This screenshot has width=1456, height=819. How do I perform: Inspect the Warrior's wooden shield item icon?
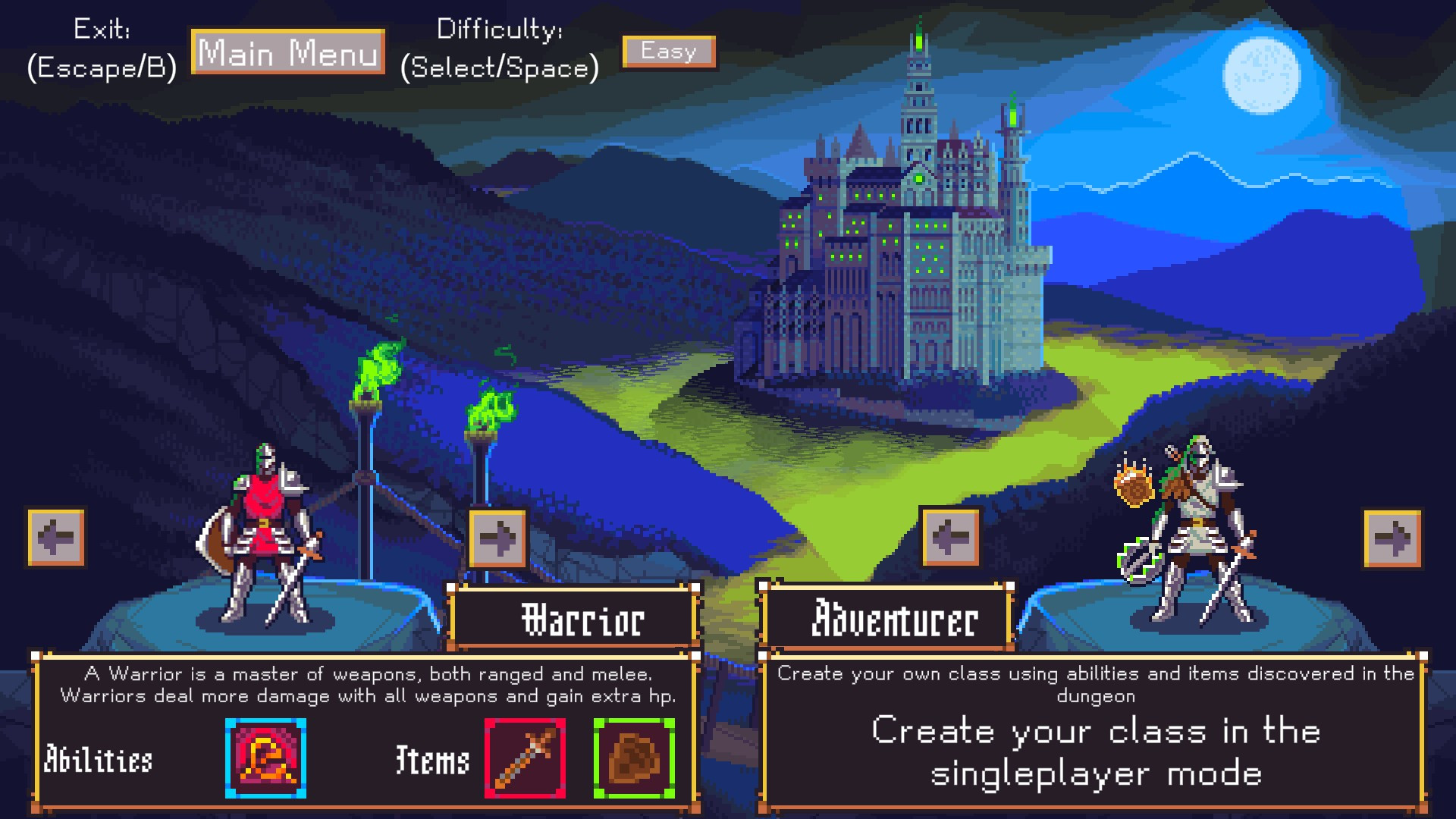pyautogui.click(x=634, y=758)
